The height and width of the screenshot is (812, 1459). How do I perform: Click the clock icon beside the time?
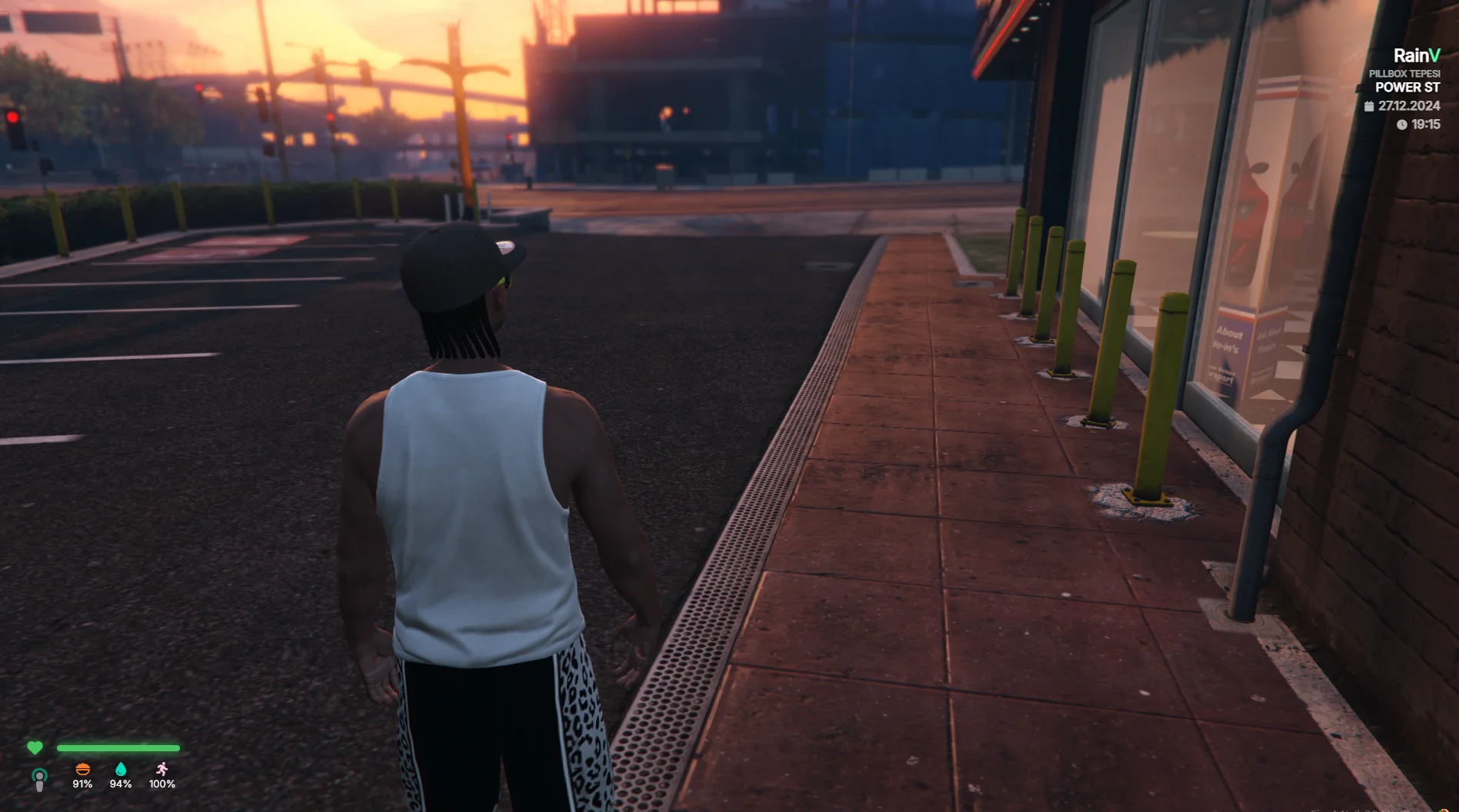click(1401, 125)
